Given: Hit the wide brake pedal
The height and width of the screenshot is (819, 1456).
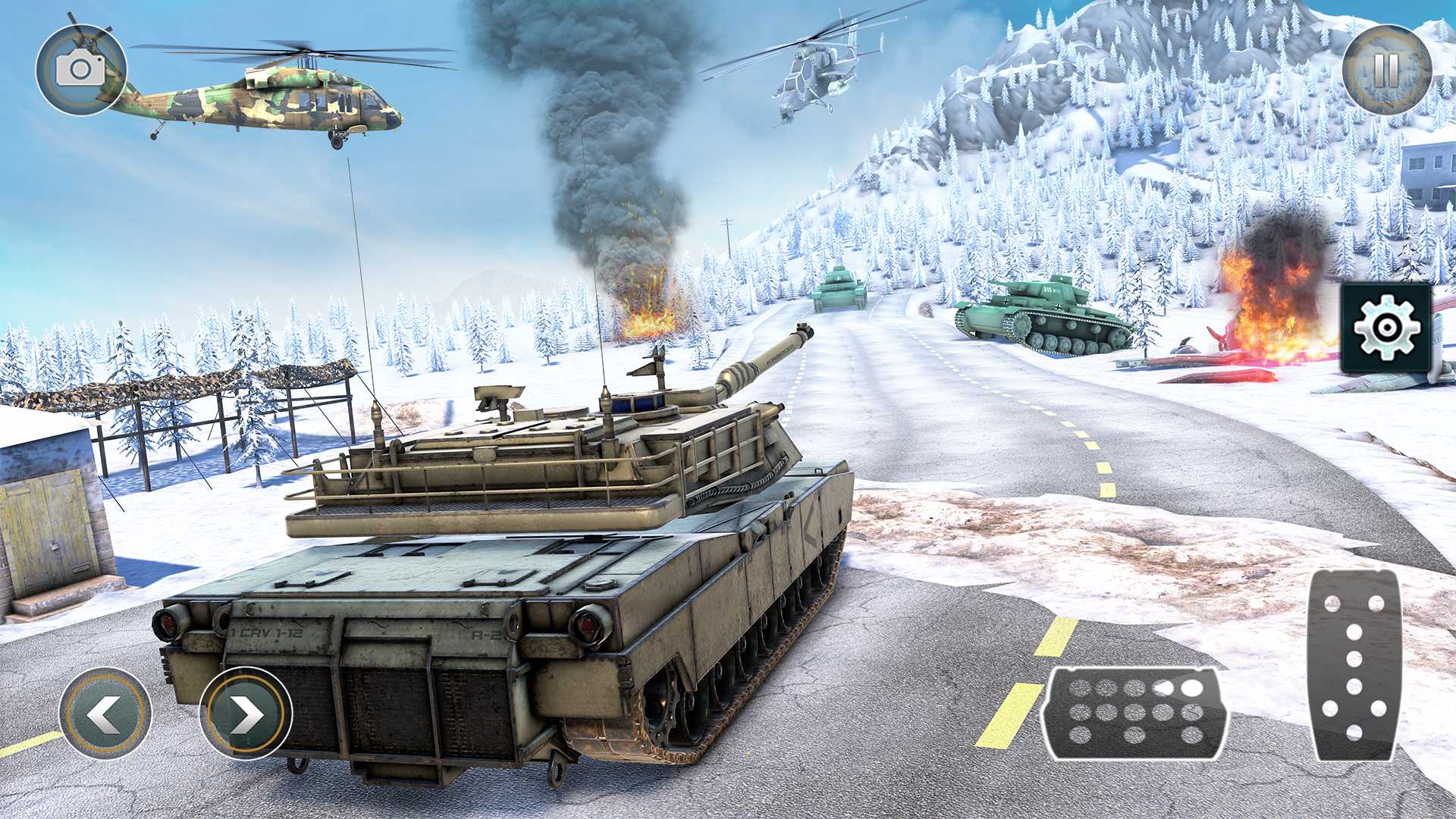Looking at the screenshot, I should [x=1135, y=713].
